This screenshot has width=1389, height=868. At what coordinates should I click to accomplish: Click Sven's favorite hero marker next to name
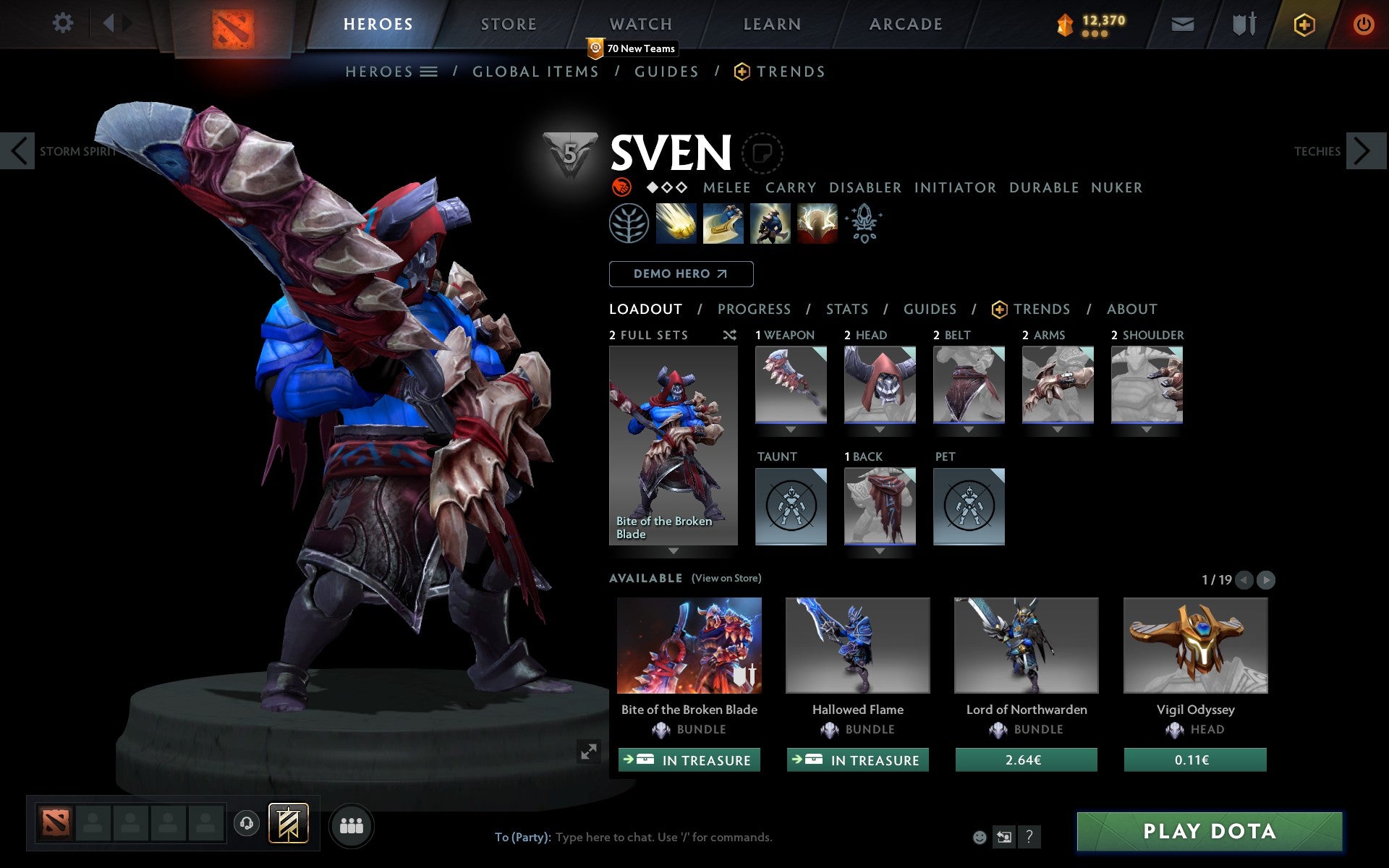(762, 153)
